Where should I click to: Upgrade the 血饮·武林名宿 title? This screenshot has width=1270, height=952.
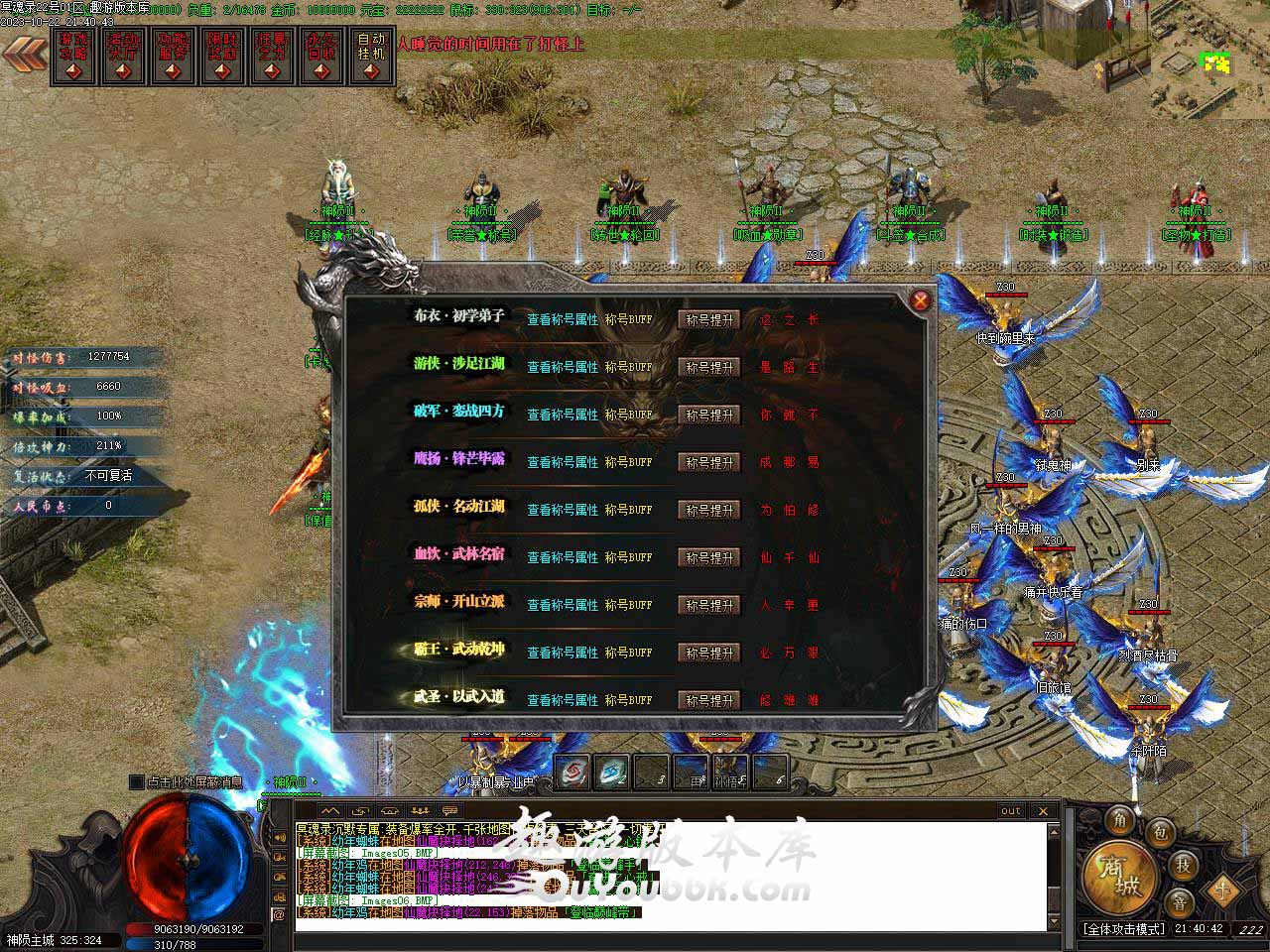pos(709,557)
